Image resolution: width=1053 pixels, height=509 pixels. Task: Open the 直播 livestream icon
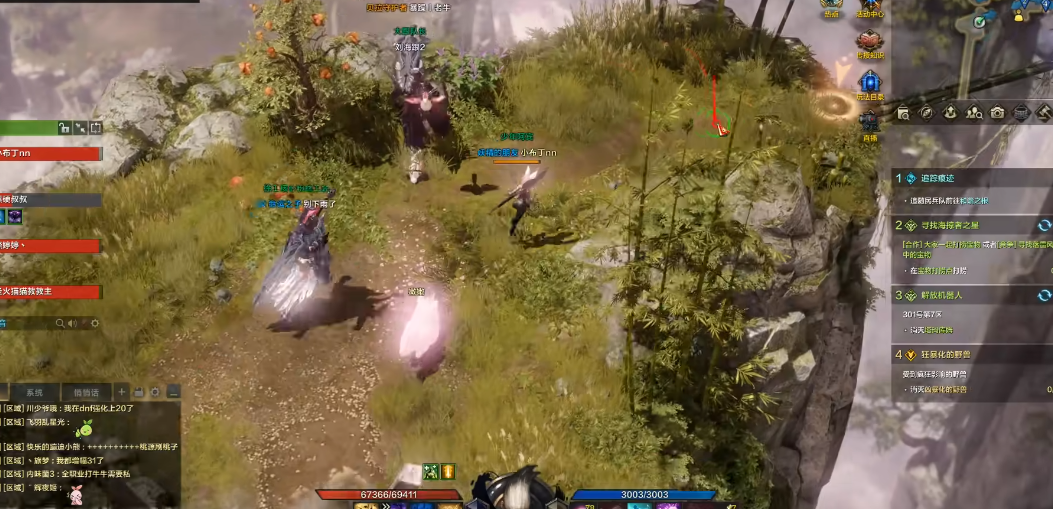868,124
